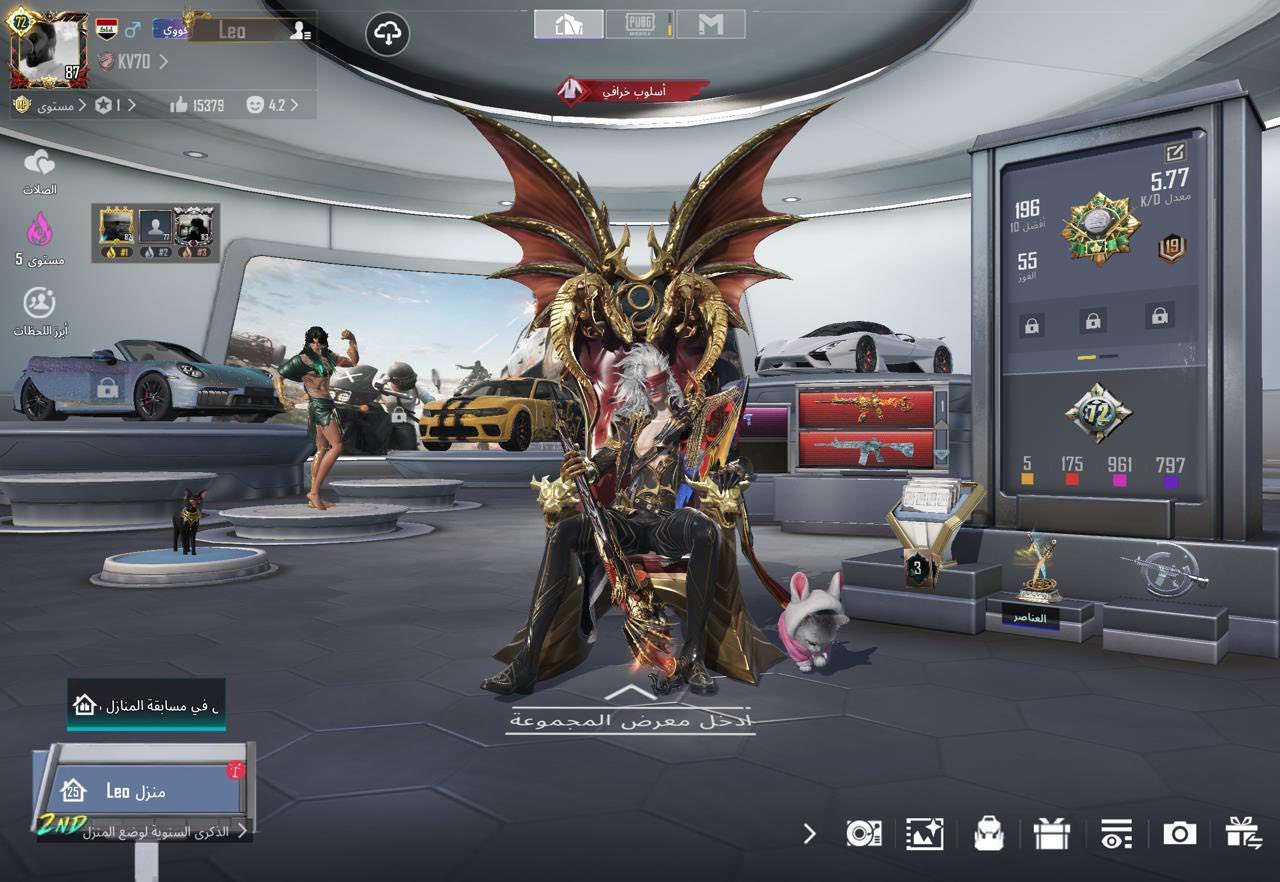
Task: Select the M logo tab
Action: [711, 24]
